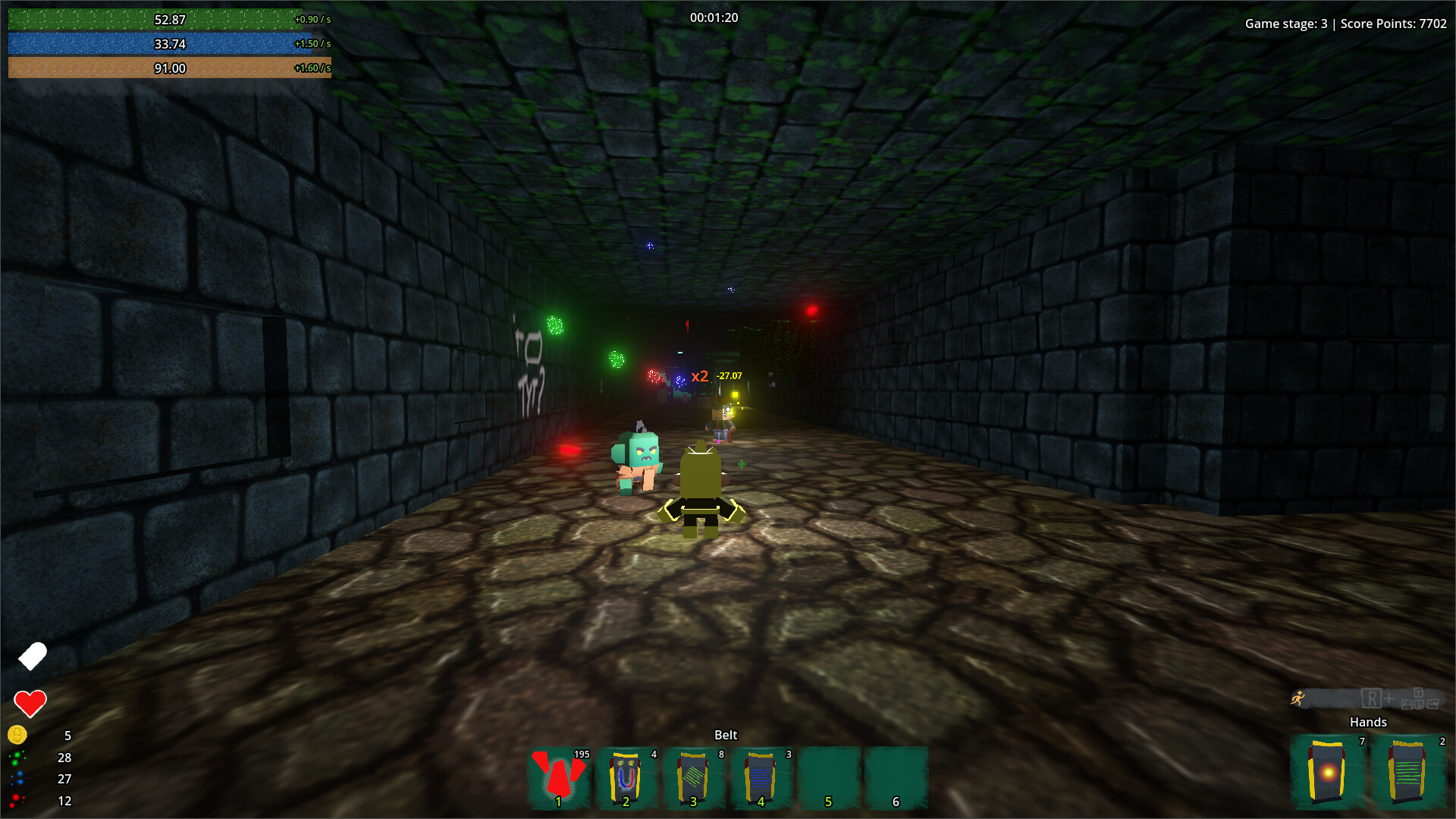Click the red heart health icon
The width and height of the screenshot is (1456, 819).
pos(30,702)
